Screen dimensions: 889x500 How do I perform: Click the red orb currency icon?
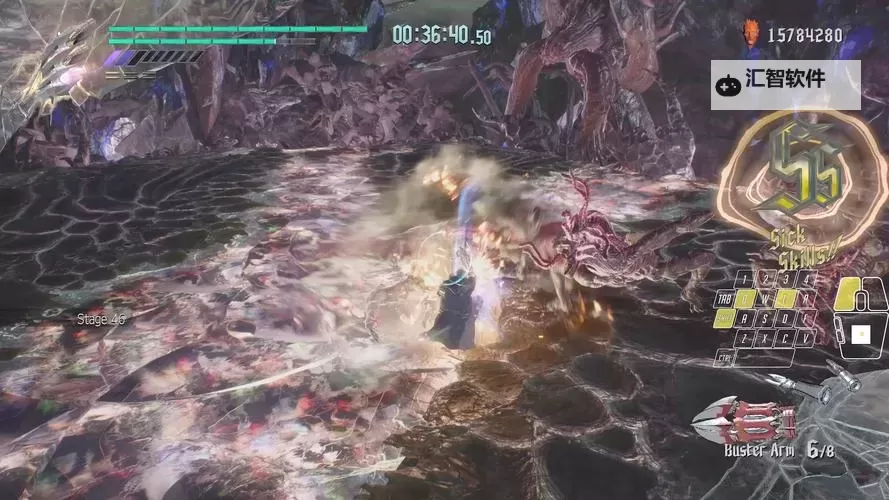[x=750, y=34]
